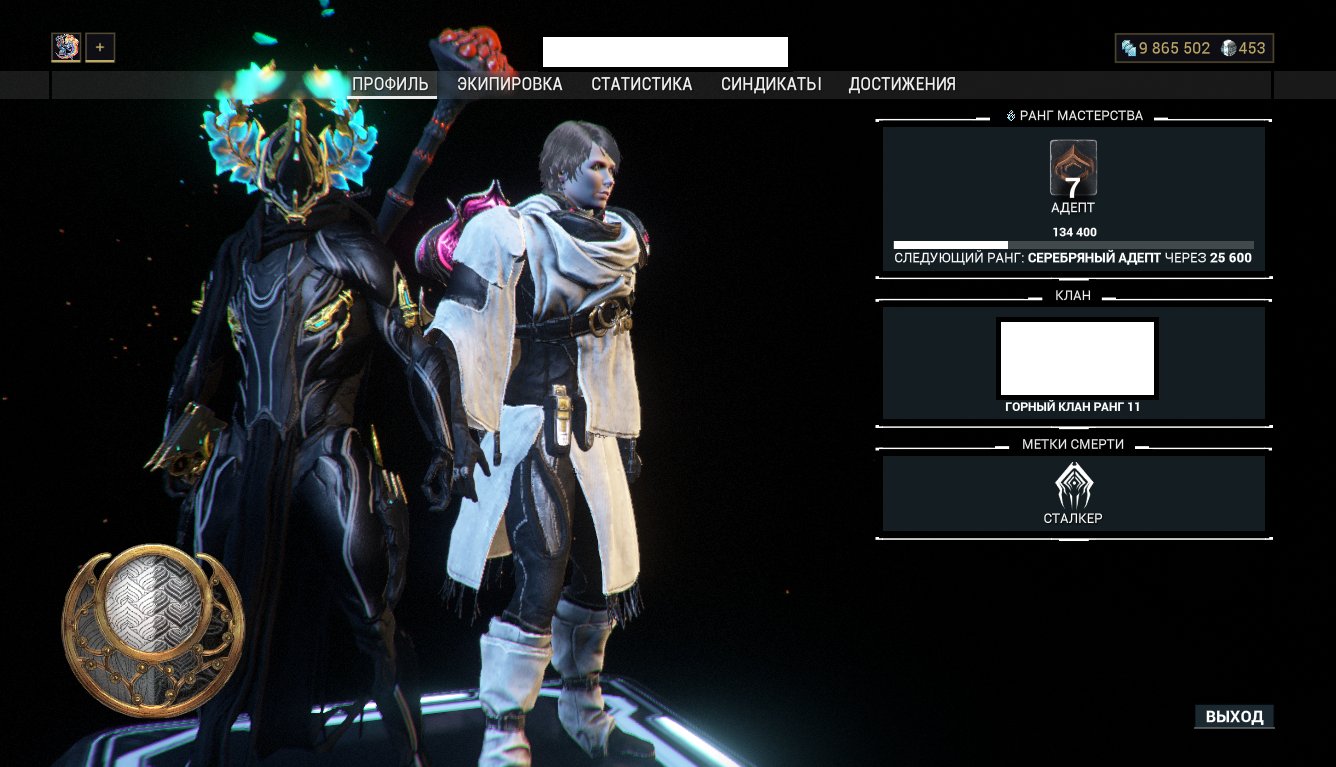Click the credits balance counter
The height and width of the screenshot is (767, 1336).
[x=1165, y=48]
